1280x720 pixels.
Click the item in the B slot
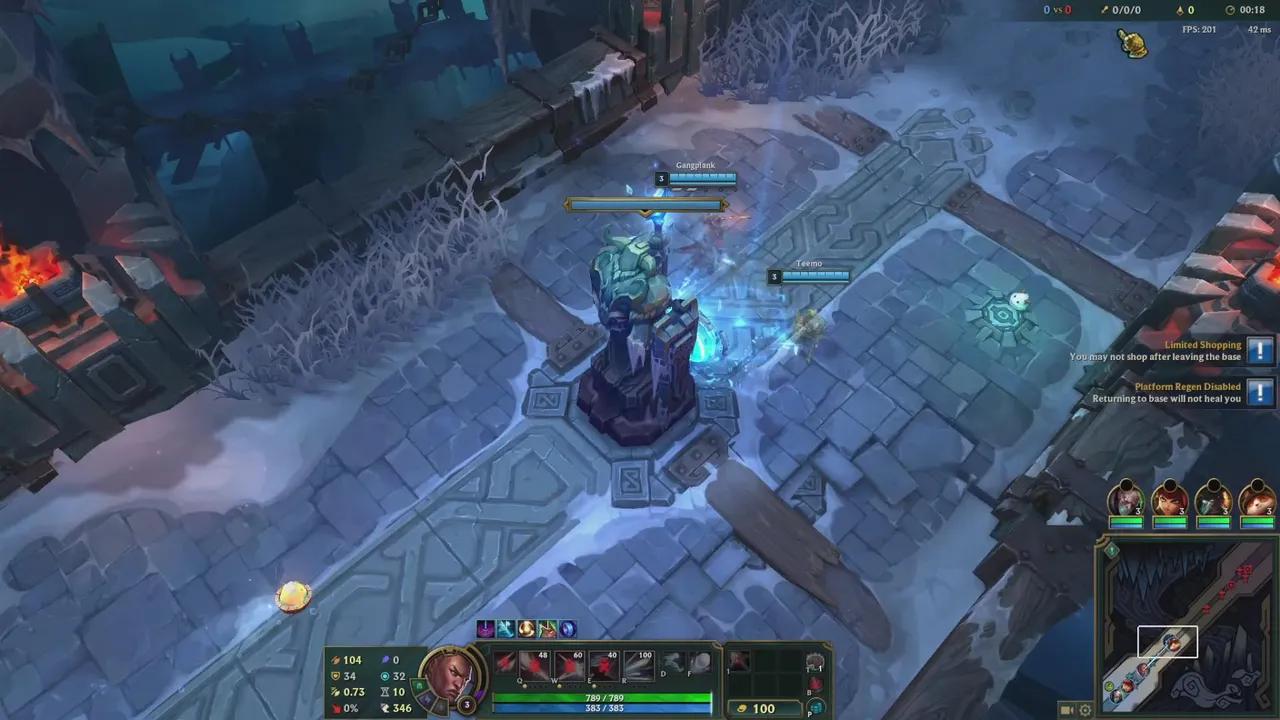(814, 685)
